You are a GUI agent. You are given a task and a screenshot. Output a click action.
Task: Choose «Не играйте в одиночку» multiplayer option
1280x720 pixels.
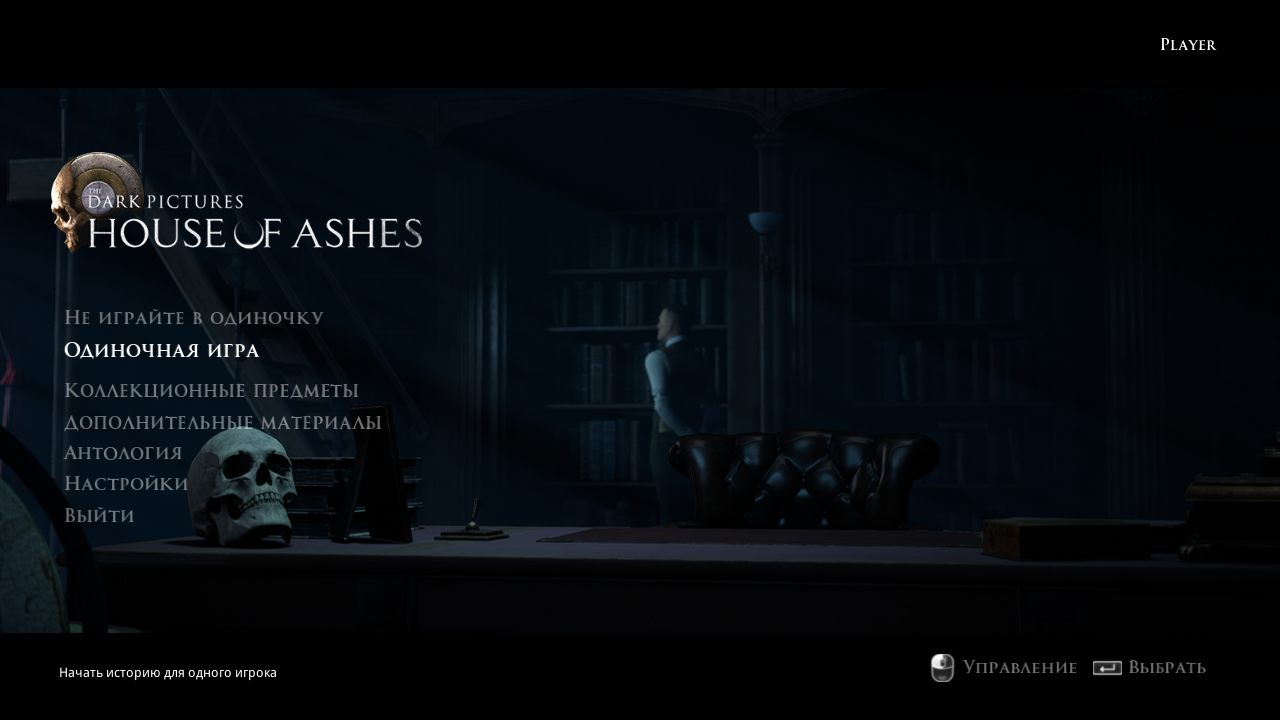click(x=194, y=317)
